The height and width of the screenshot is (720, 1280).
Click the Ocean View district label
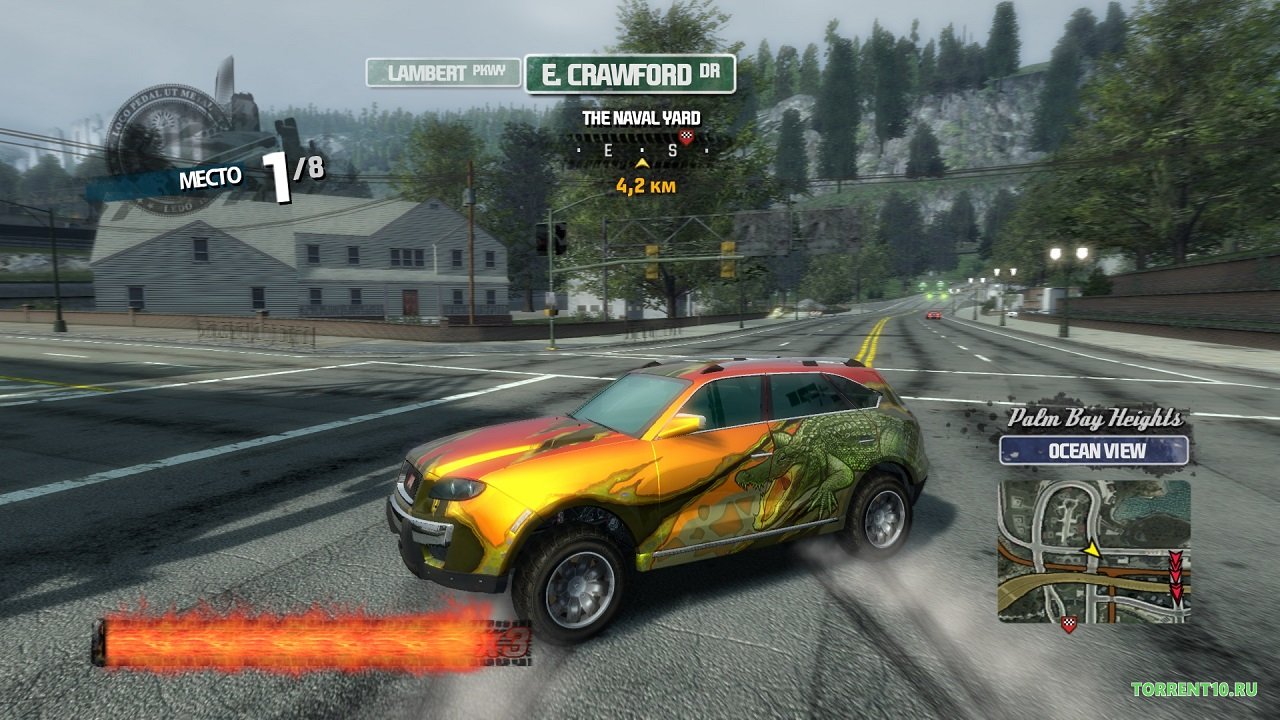(x=1094, y=450)
